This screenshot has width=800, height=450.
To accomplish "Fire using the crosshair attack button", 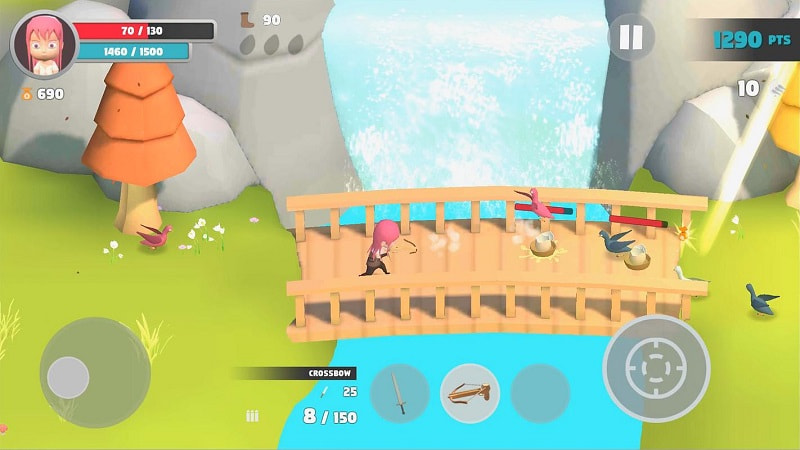I will (655, 368).
